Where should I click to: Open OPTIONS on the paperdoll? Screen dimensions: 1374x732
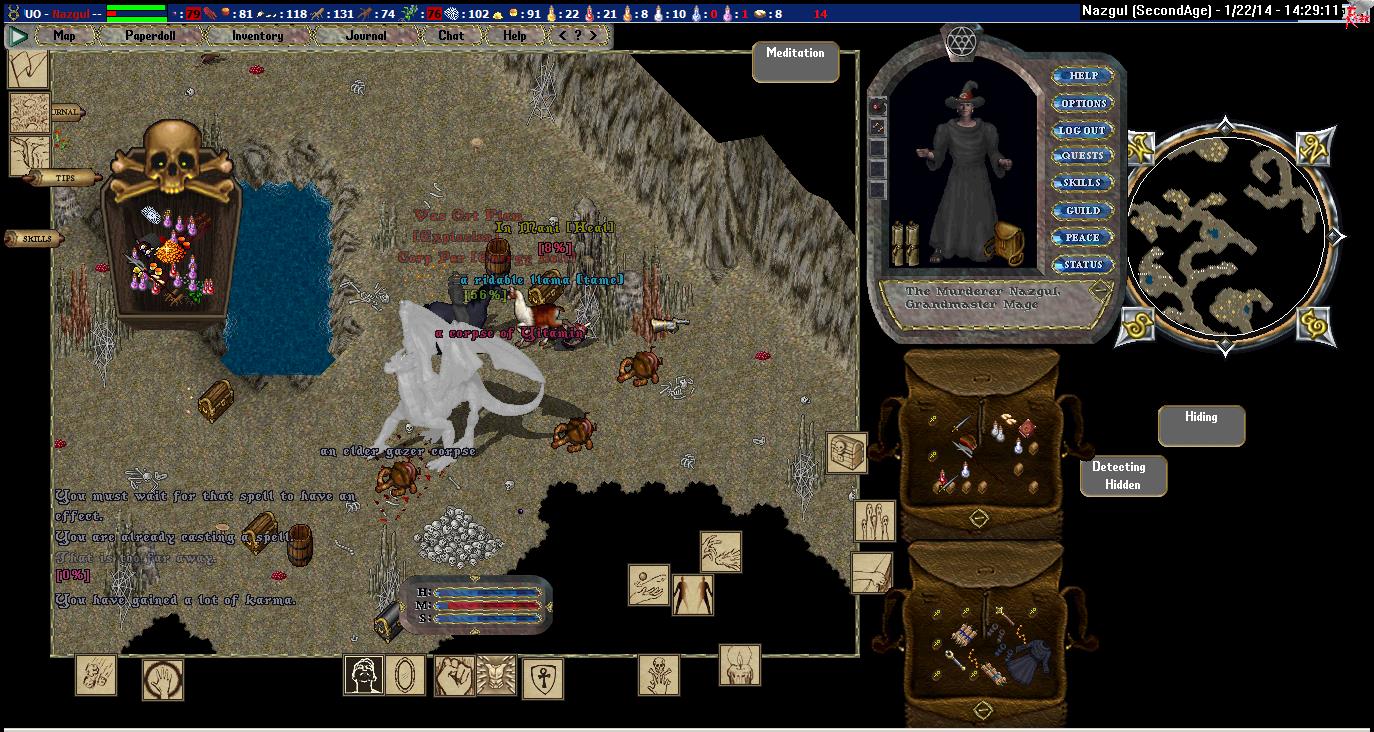click(x=1083, y=104)
